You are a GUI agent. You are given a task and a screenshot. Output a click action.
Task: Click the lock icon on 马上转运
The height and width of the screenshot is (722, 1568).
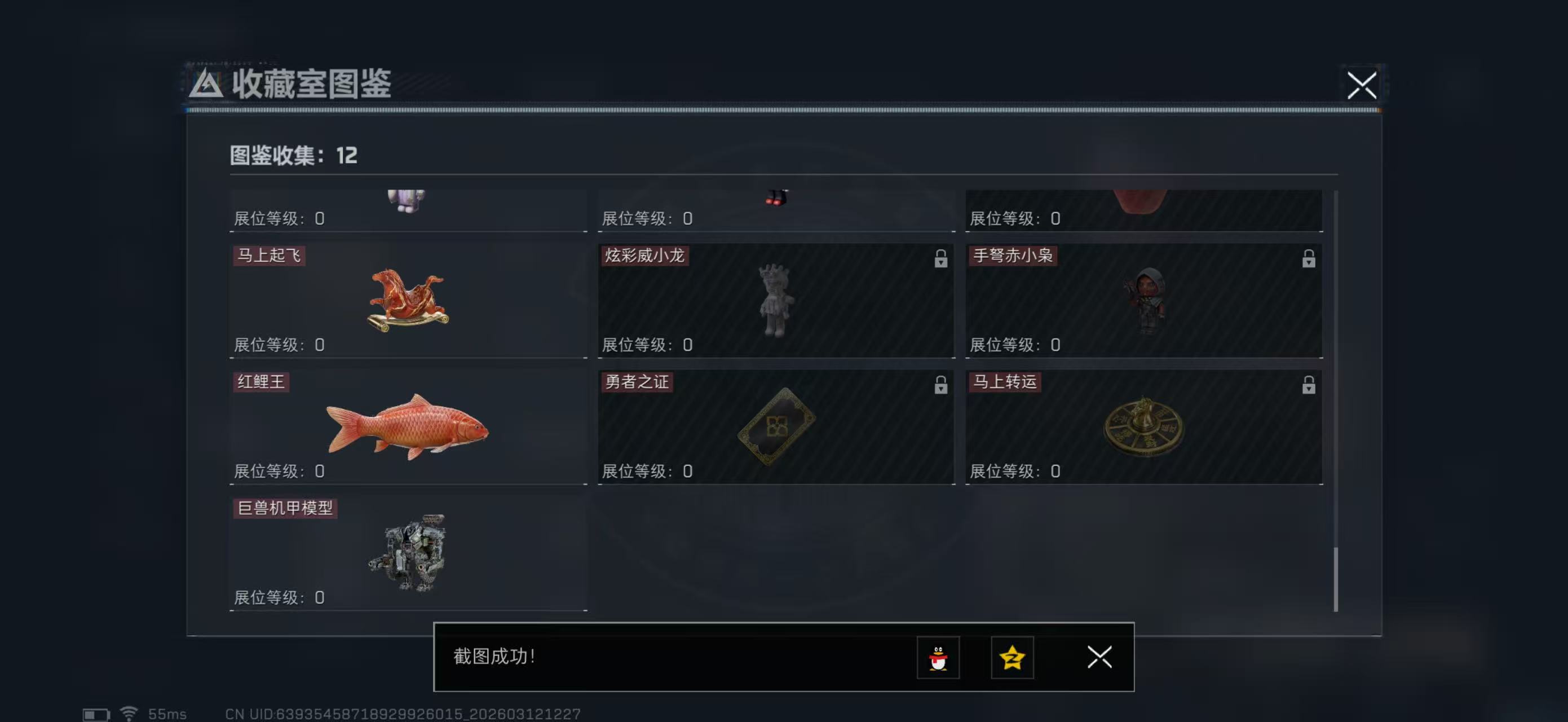click(x=1309, y=385)
